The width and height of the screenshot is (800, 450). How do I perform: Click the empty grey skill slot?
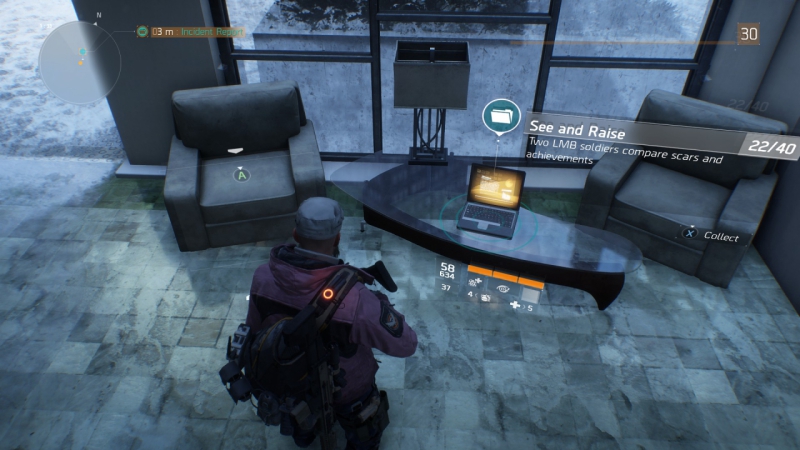[530, 296]
